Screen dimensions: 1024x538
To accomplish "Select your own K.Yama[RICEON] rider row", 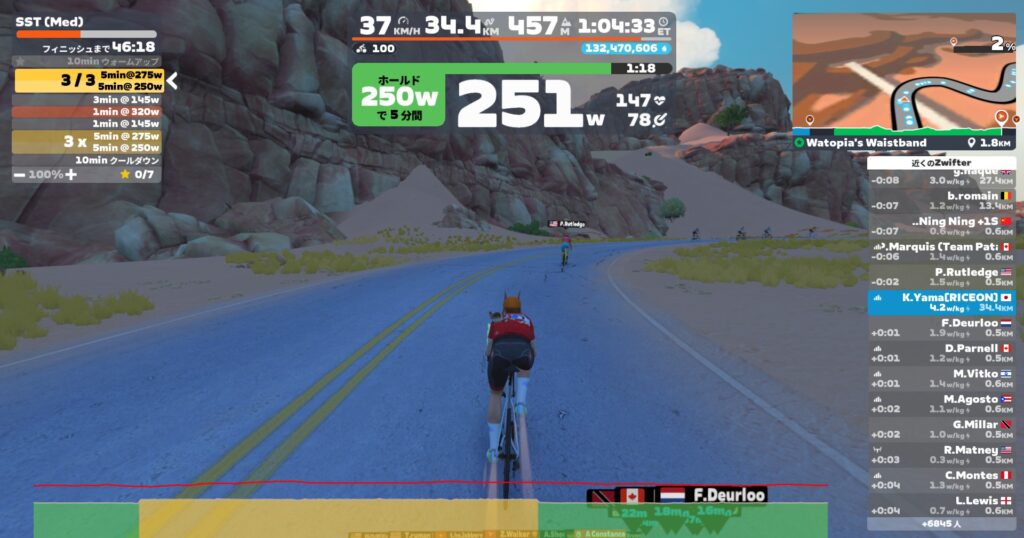I will pos(941,302).
